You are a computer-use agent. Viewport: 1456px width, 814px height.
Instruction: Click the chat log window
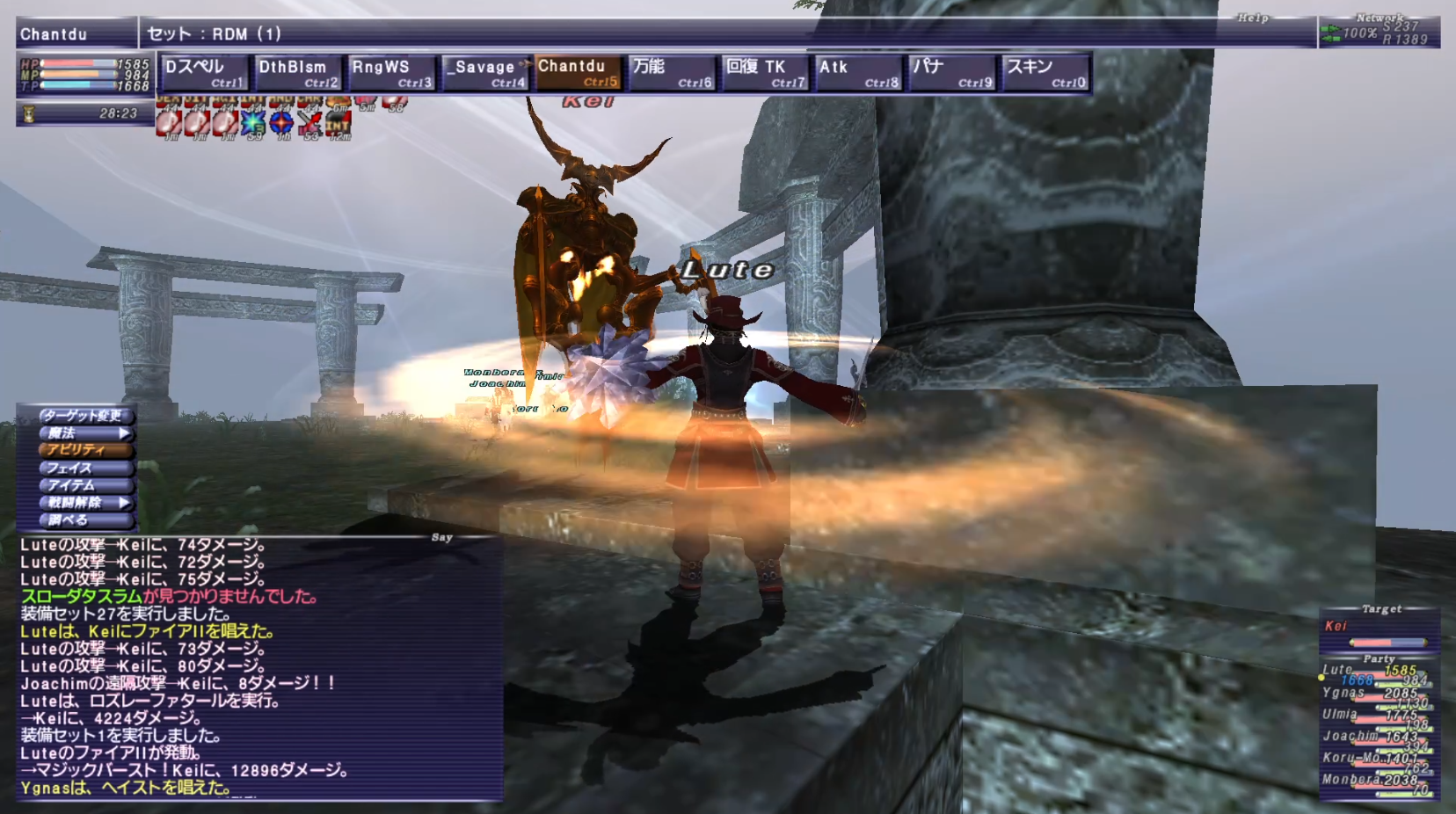coord(260,668)
